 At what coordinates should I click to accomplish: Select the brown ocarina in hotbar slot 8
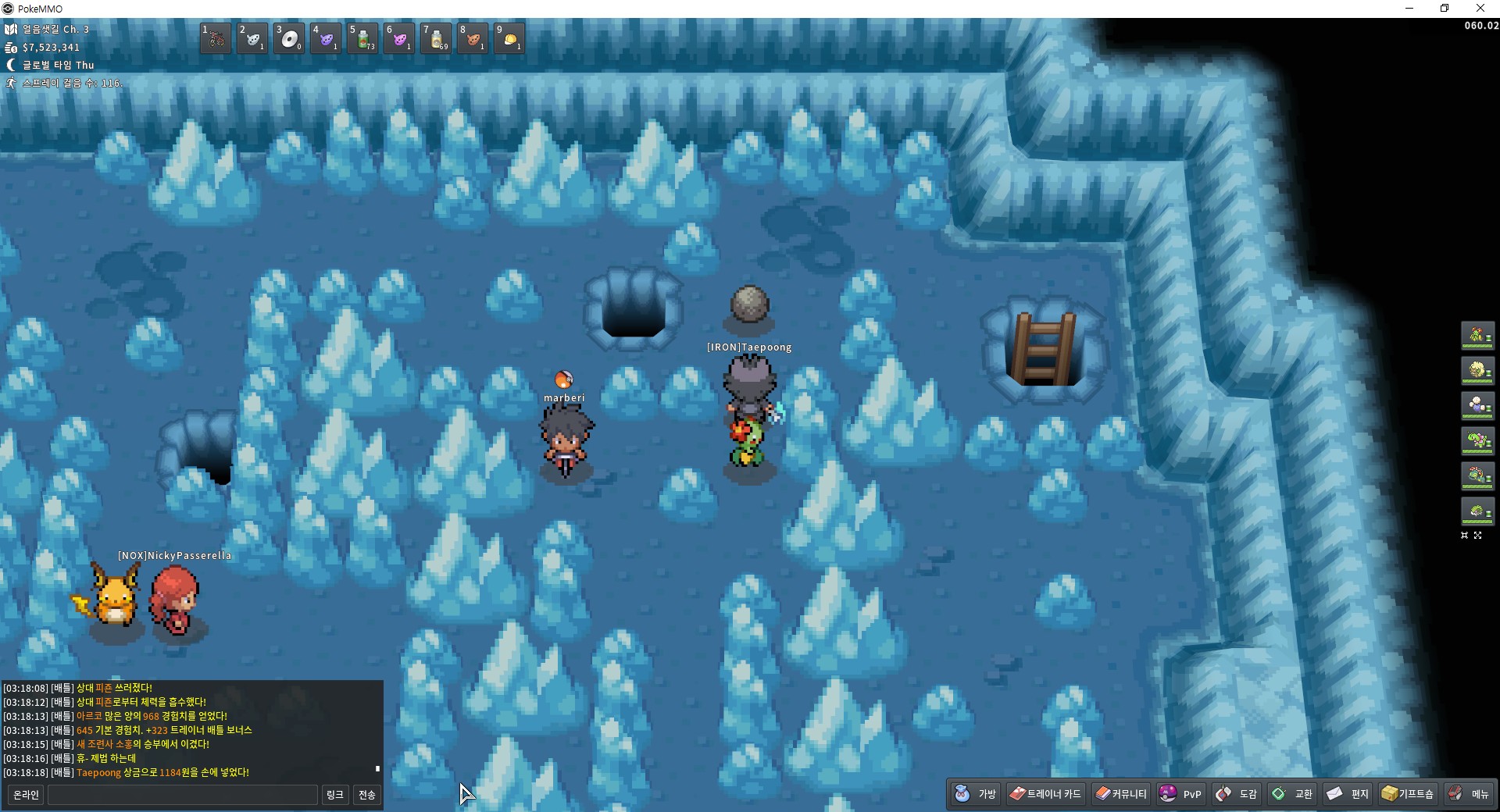(473, 38)
